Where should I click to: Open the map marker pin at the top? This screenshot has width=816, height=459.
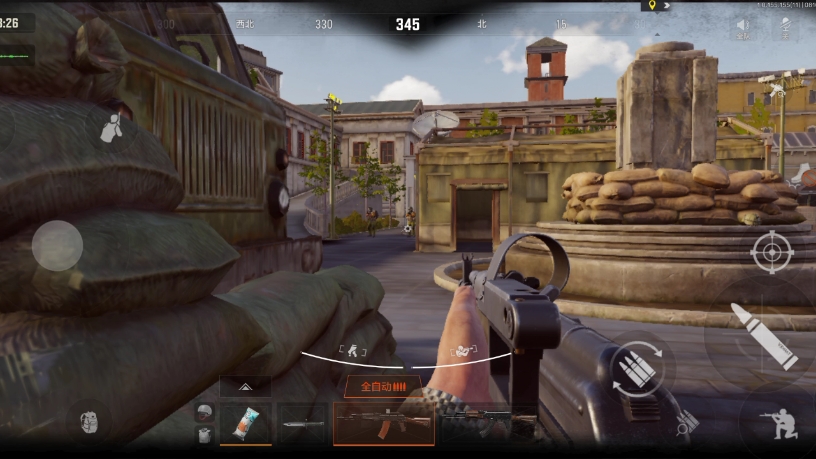[651, 5]
